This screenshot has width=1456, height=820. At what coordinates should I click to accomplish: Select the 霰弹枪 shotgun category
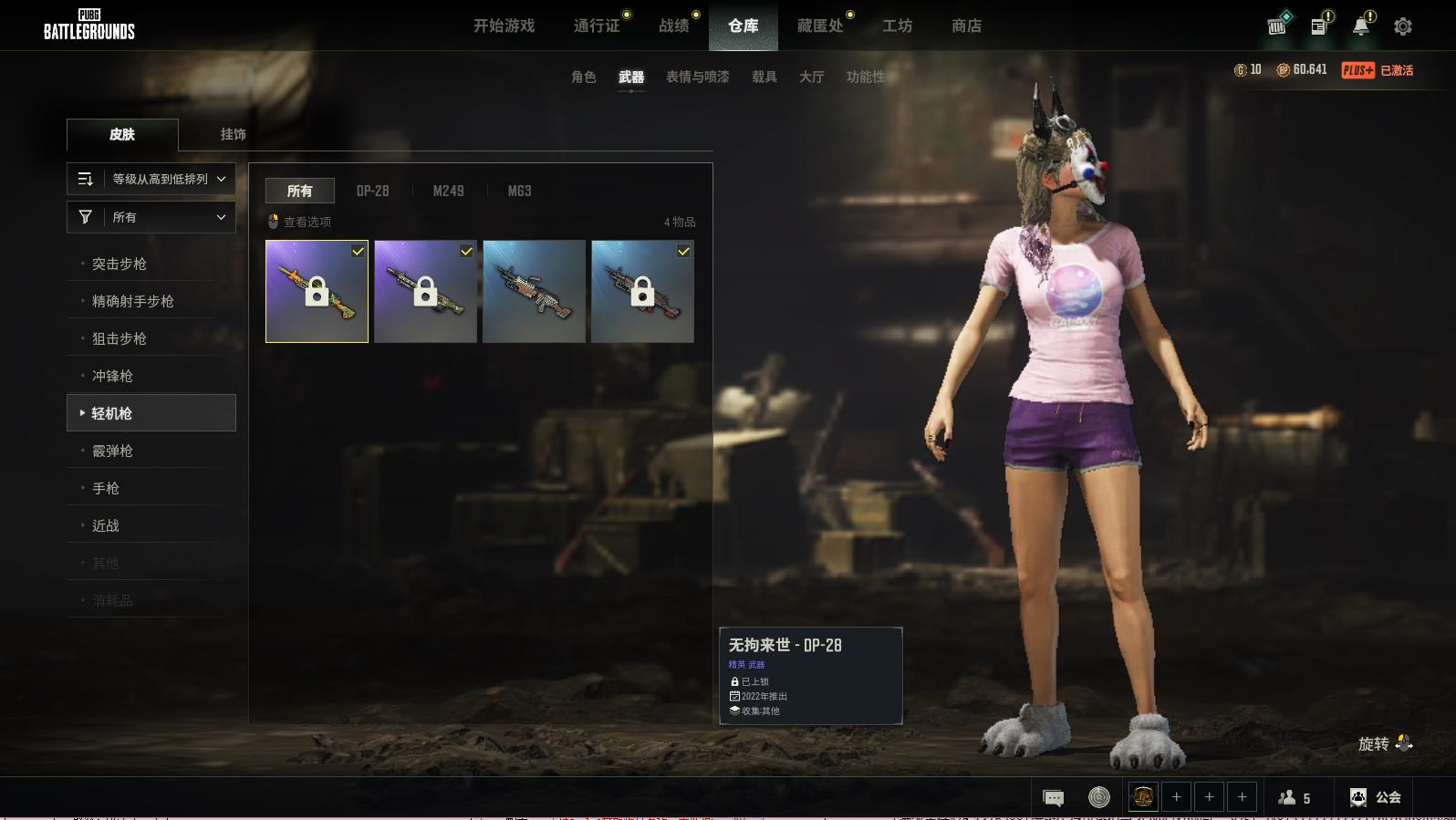(x=112, y=451)
